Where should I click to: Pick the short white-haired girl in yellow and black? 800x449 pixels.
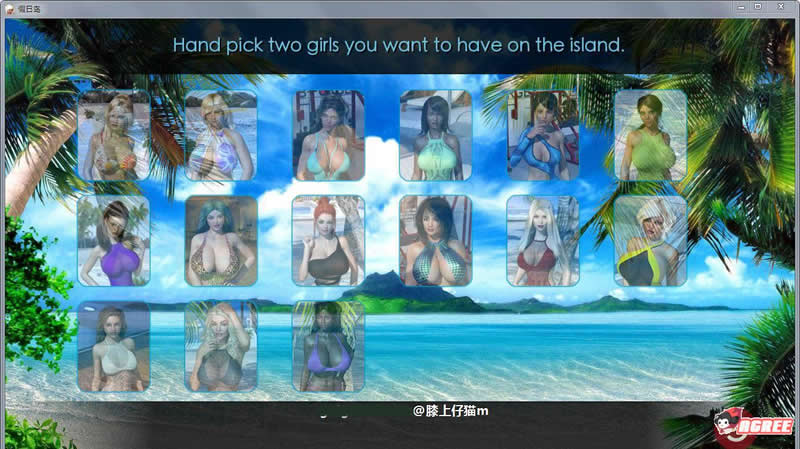coord(650,240)
